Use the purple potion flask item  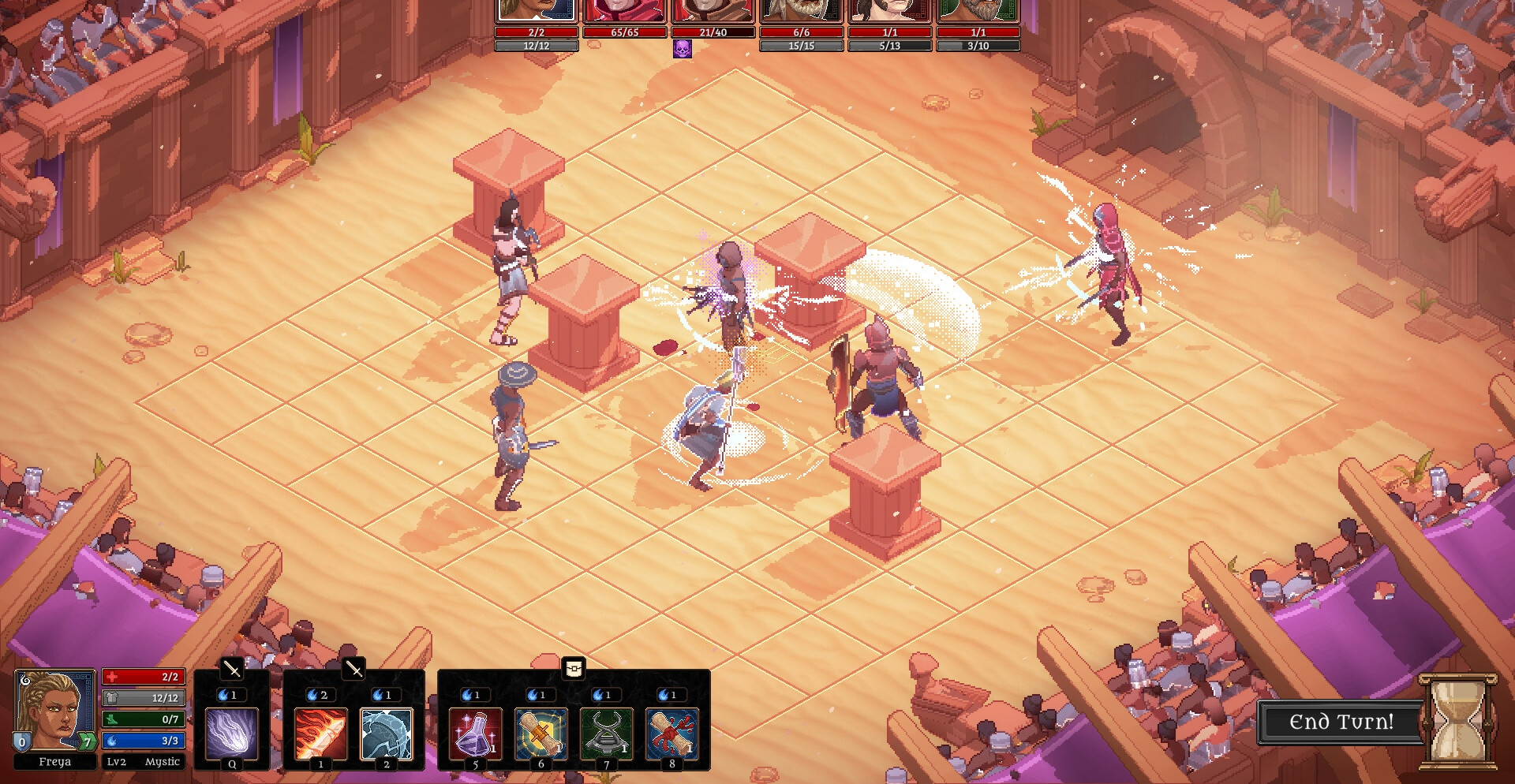tap(475, 734)
